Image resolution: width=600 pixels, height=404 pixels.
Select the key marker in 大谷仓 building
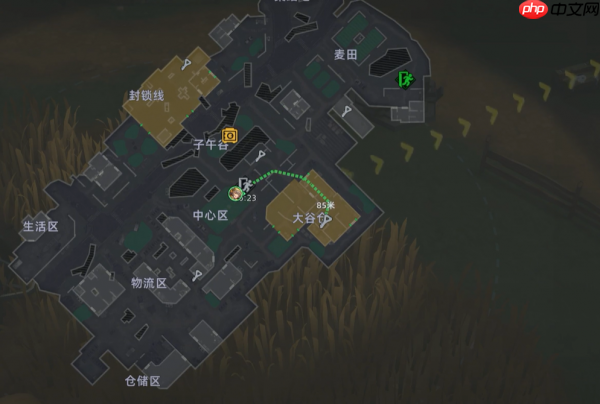(326, 222)
